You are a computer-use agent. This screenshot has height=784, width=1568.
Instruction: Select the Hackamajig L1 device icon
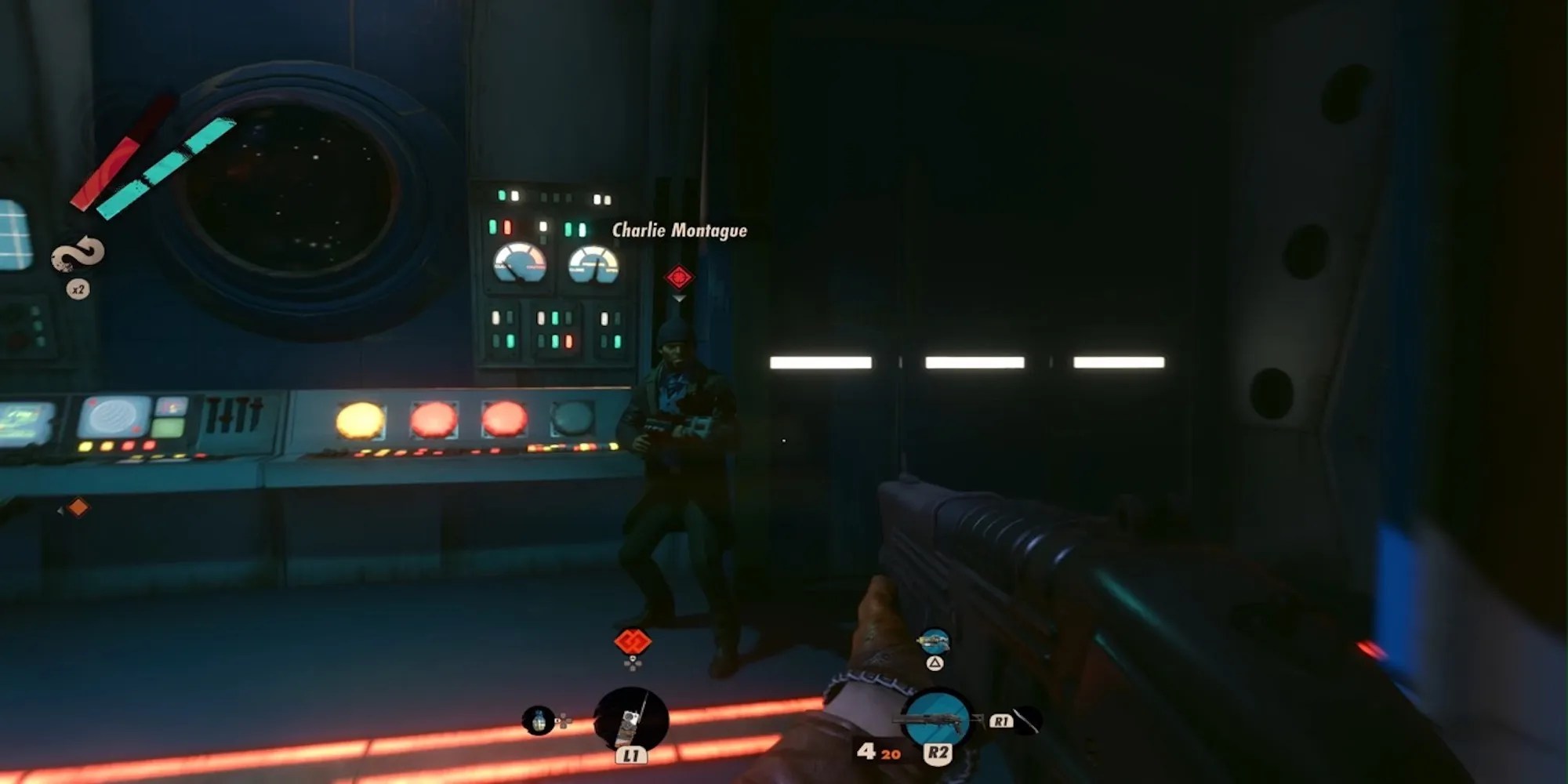point(630,718)
